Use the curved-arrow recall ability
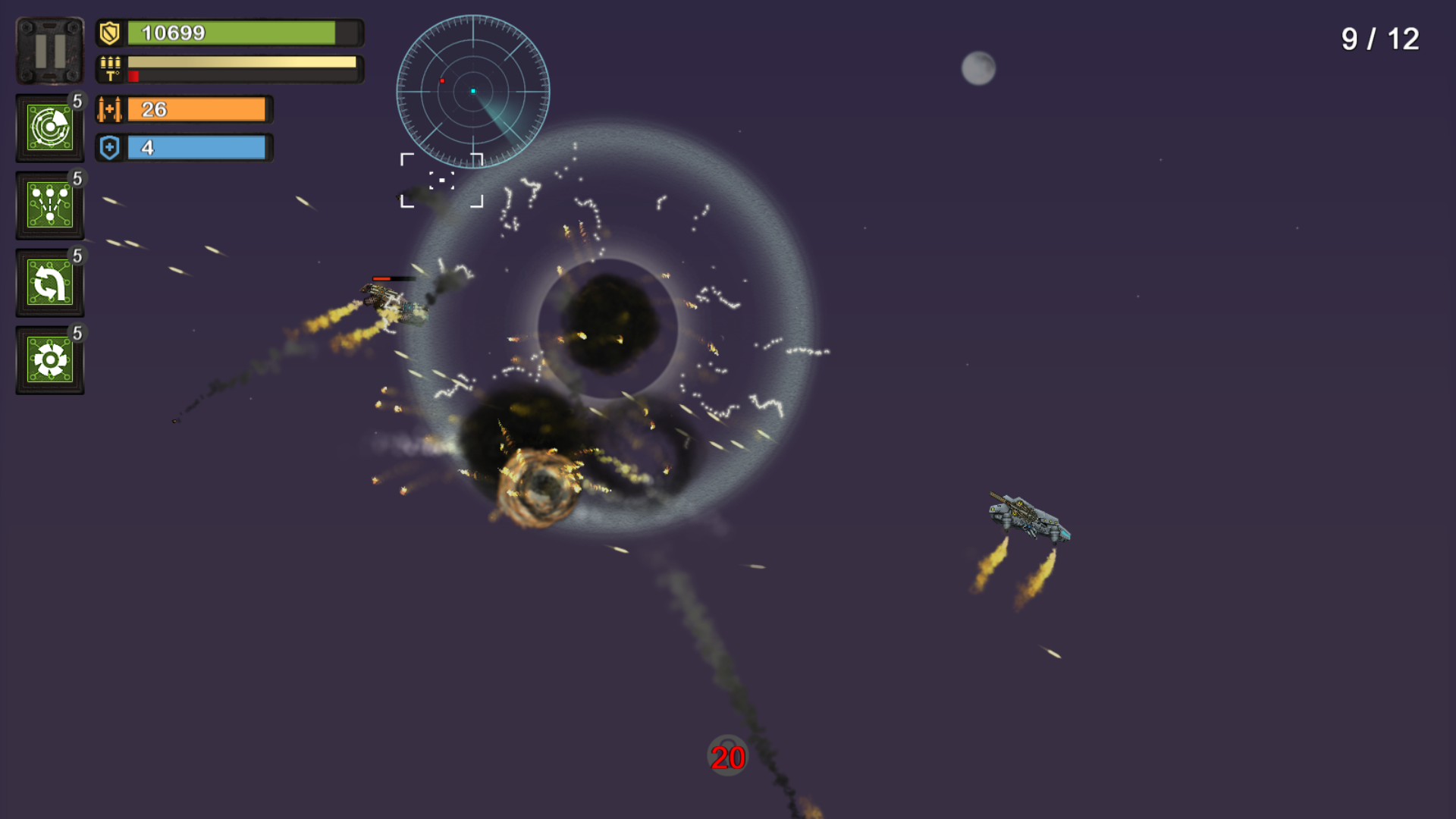Image resolution: width=1456 pixels, height=819 pixels. point(49,282)
